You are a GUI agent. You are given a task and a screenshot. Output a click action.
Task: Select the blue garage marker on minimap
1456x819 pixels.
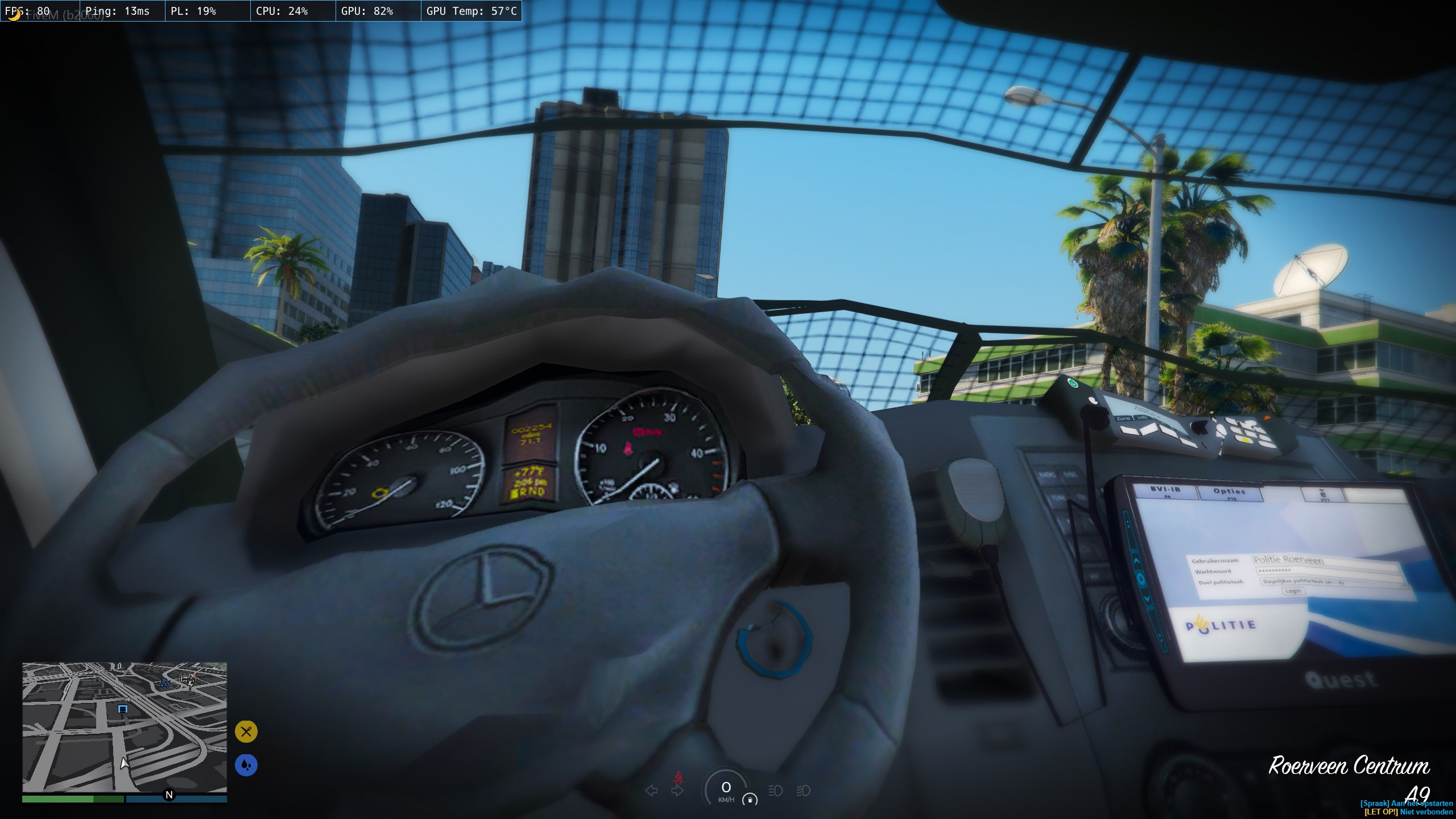(122, 709)
